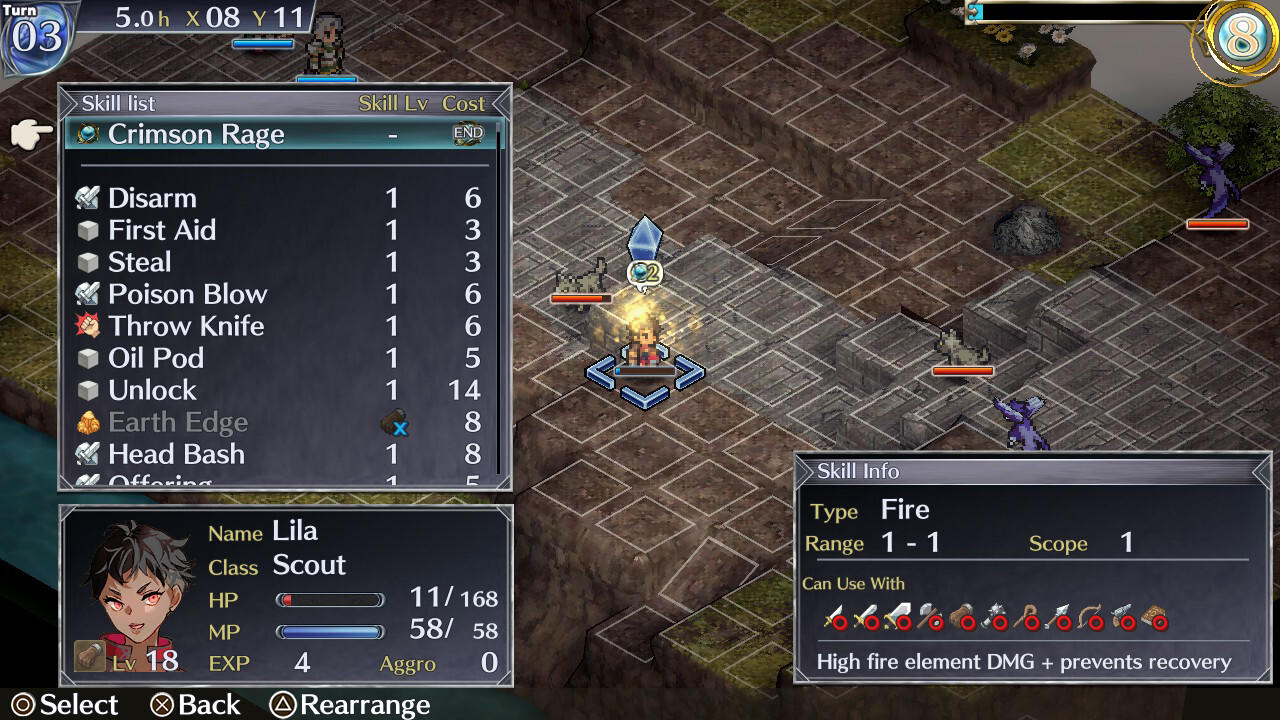Select the Unlock skill
The height and width of the screenshot is (720, 1280).
coord(152,390)
